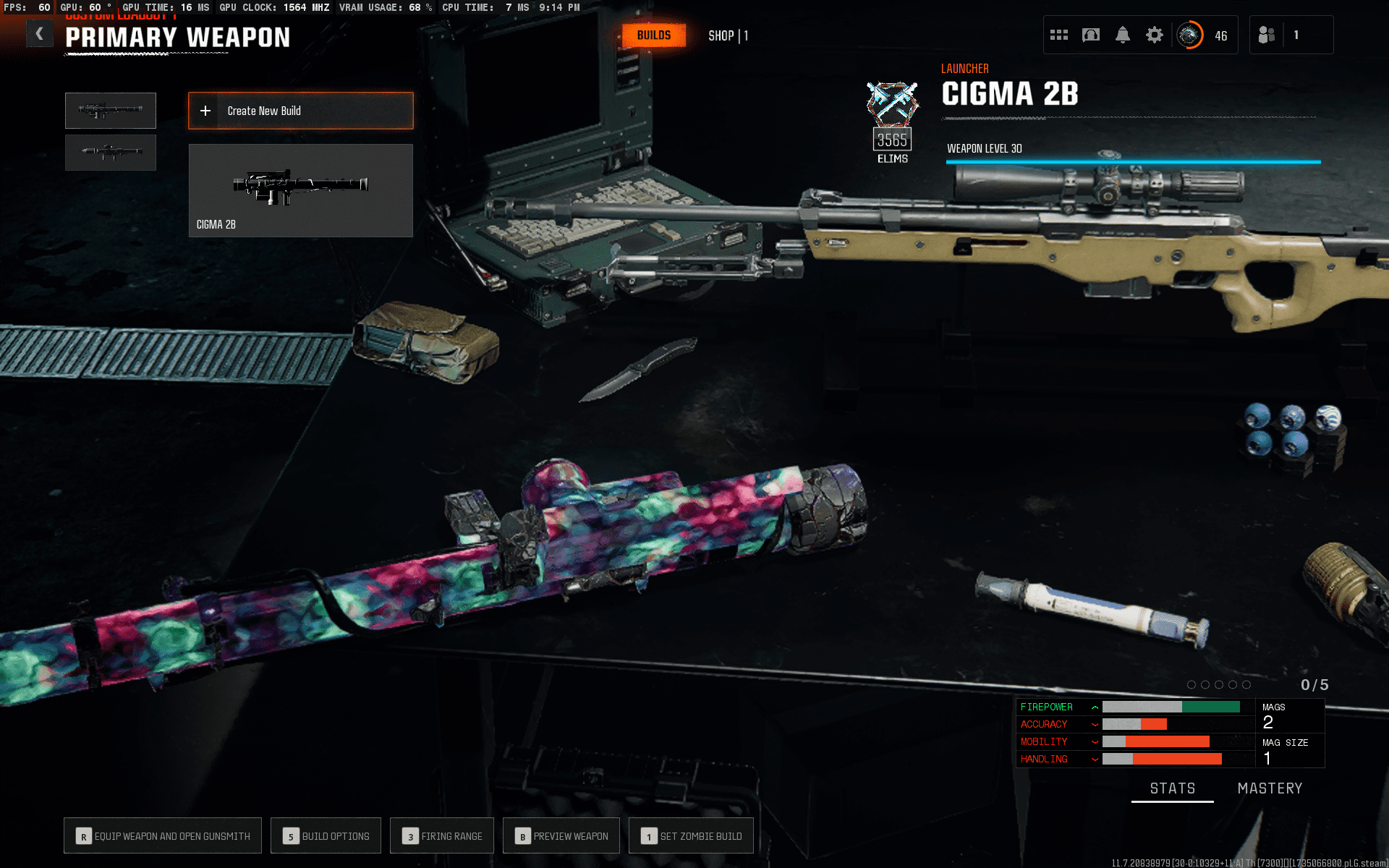Open settings via the gear icon
Viewport: 1389px width, 868px height.
(1154, 35)
